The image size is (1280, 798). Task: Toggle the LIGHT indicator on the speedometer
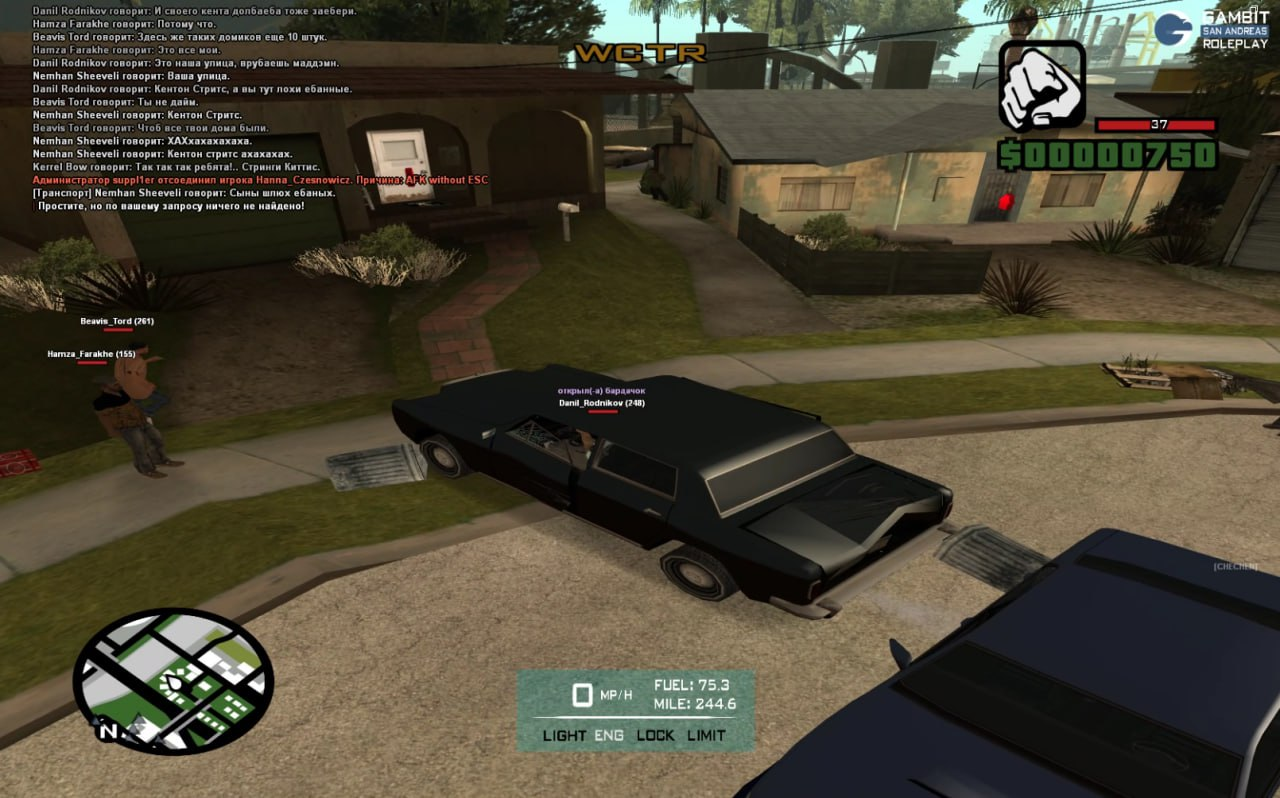(564, 735)
